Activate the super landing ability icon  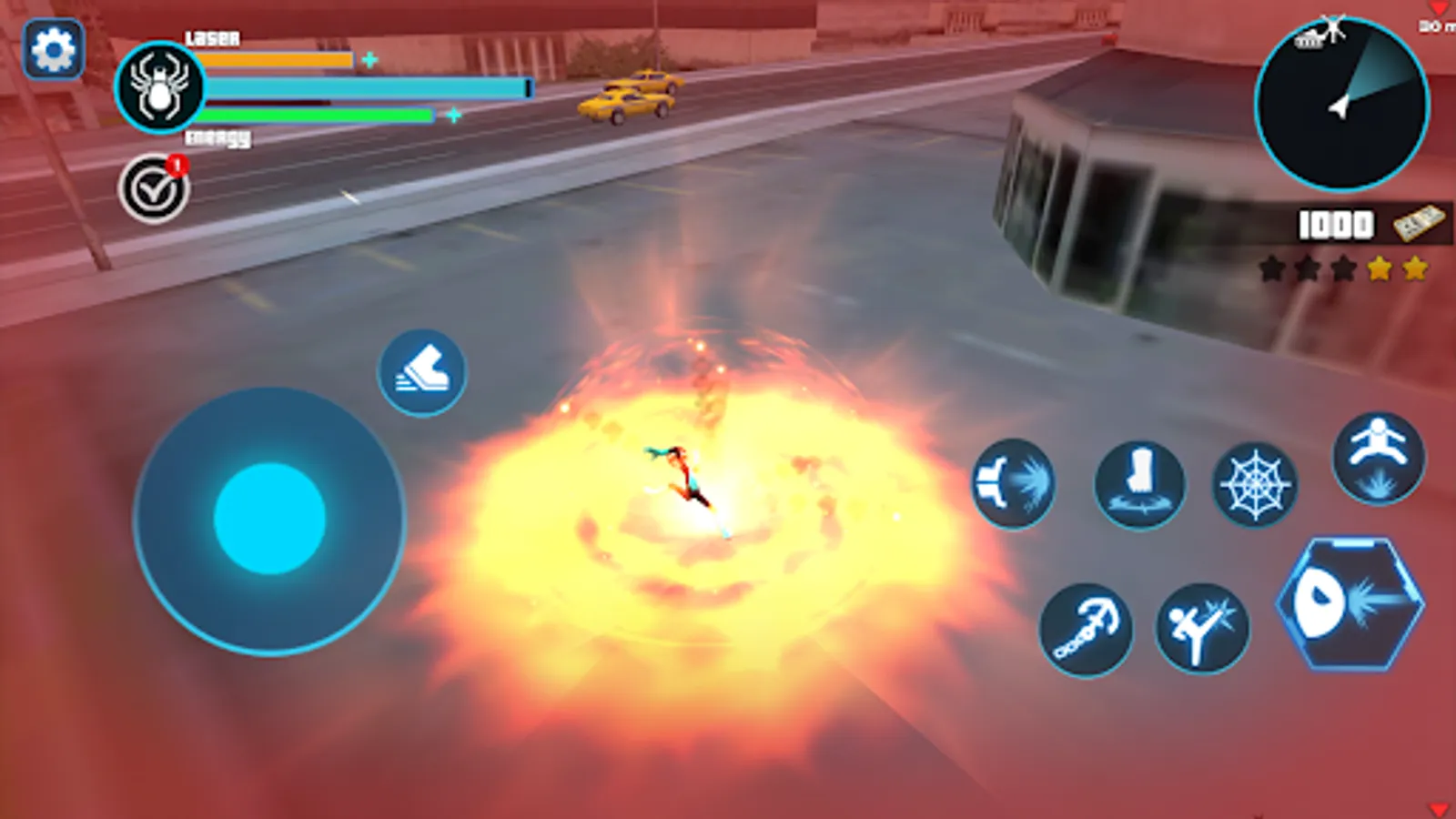coord(1380,458)
